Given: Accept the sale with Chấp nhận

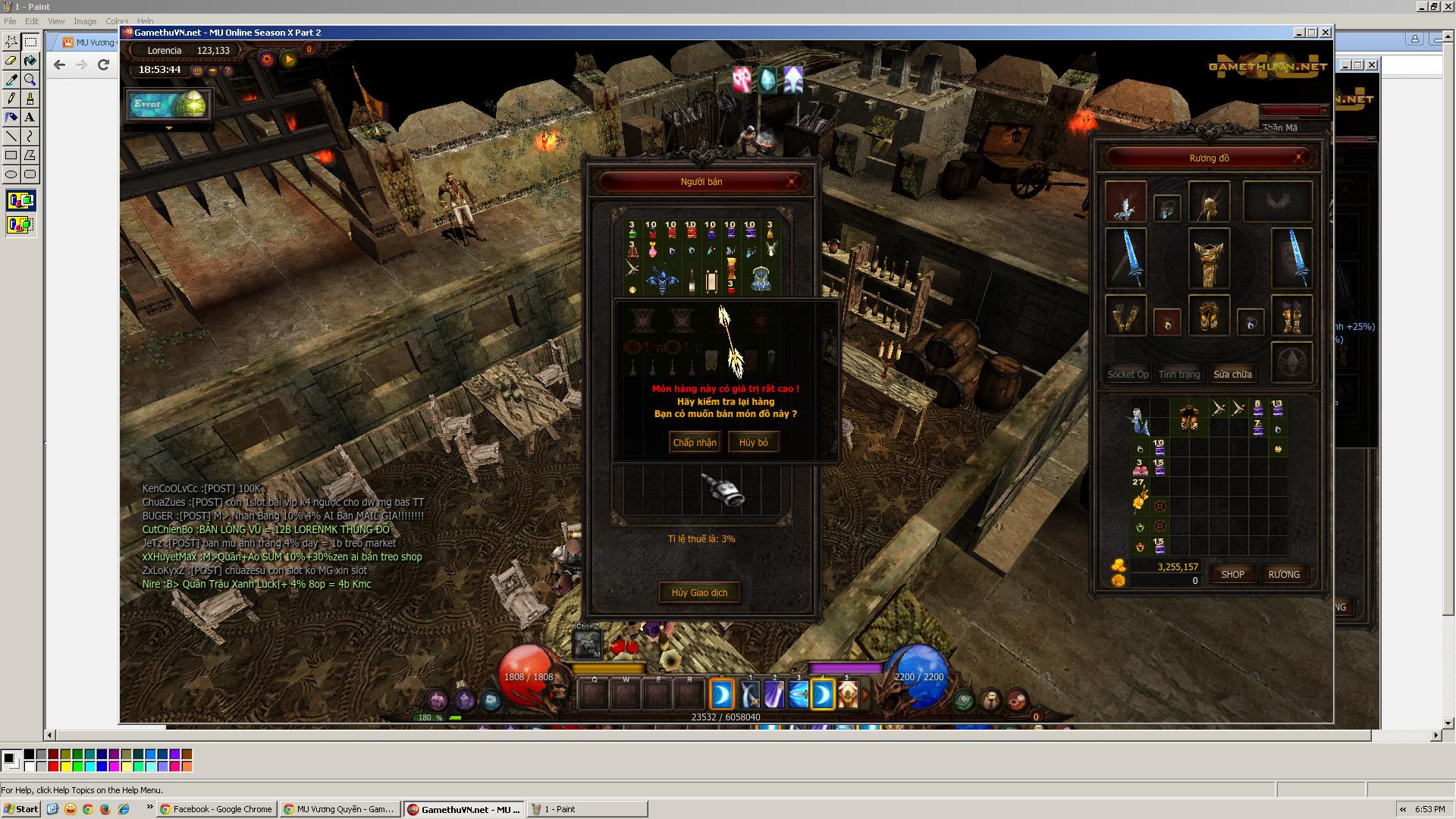Looking at the screenshot, I should tap(694, 442).
